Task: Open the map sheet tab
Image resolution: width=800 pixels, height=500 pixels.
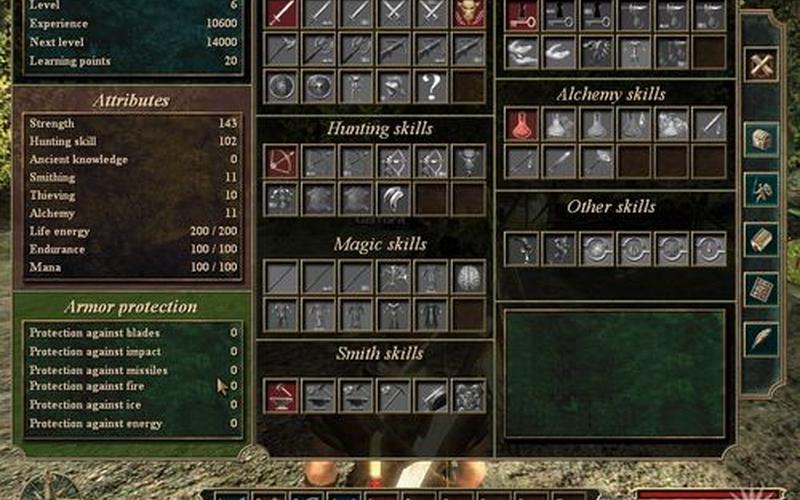Action: [x=763, y=289]
